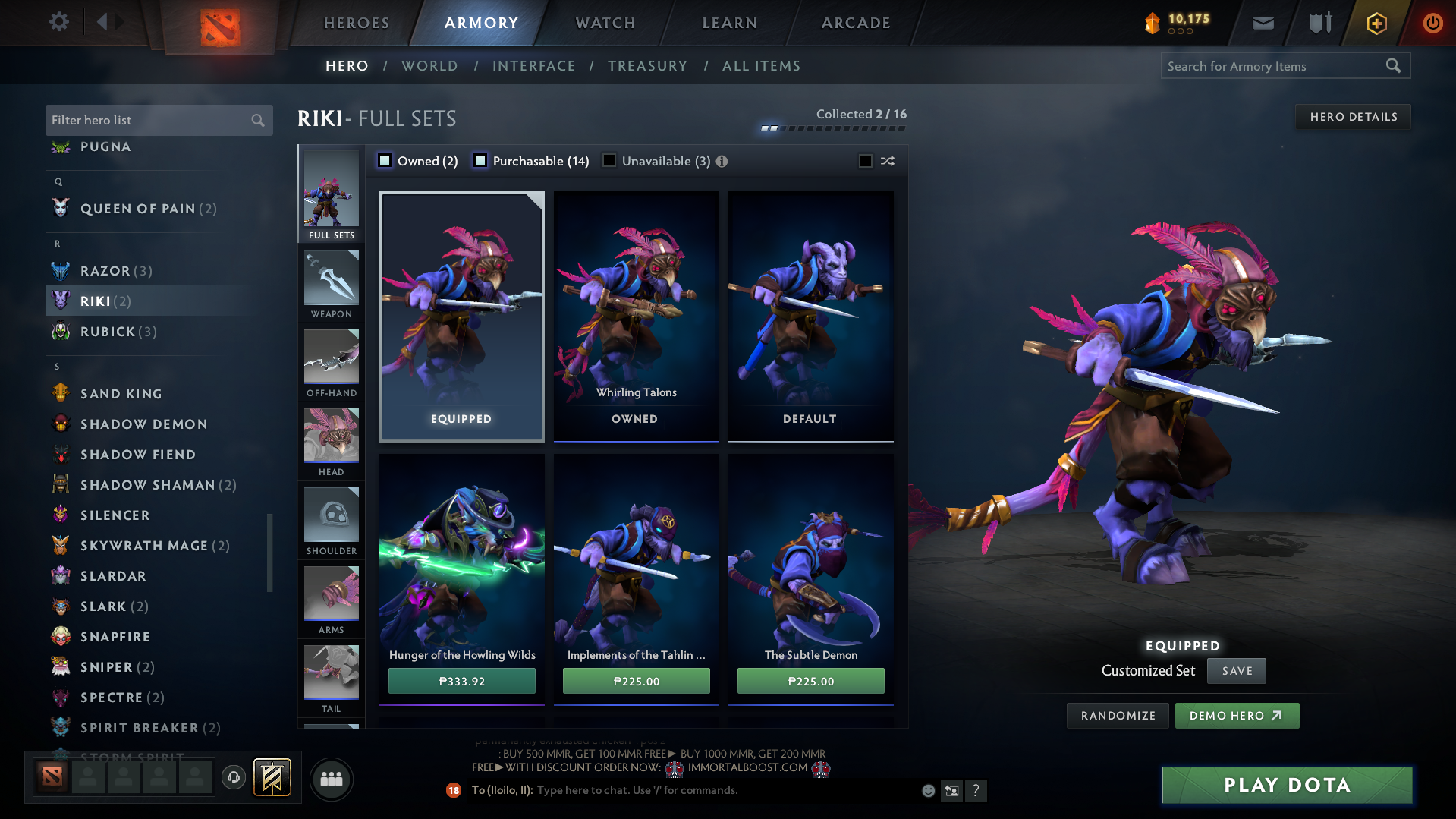
Task: Enable the Unavailable items filter
Action: click(609, 161)
